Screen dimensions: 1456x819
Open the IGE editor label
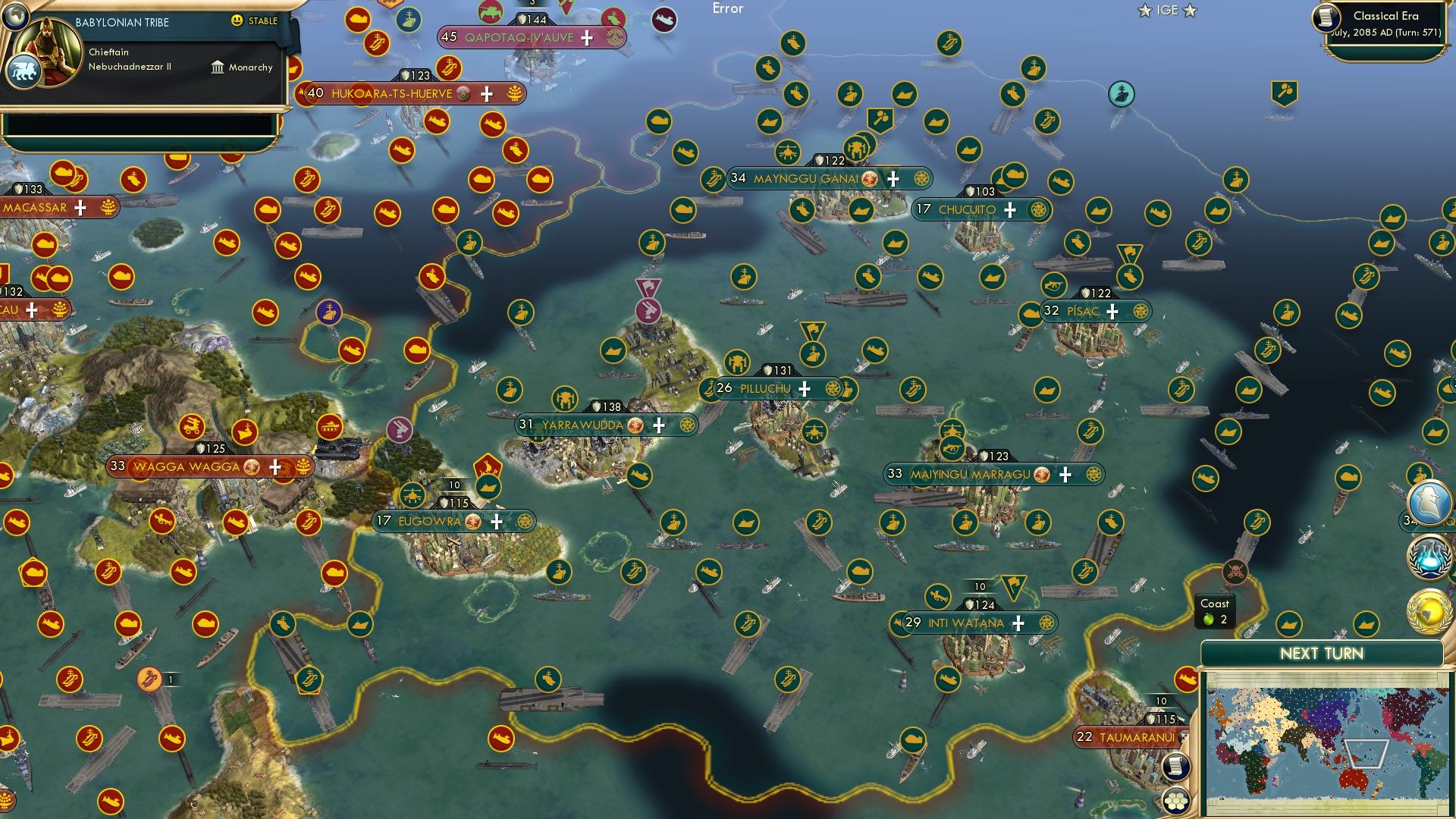pyautogui.click(x=1168, y=10)
